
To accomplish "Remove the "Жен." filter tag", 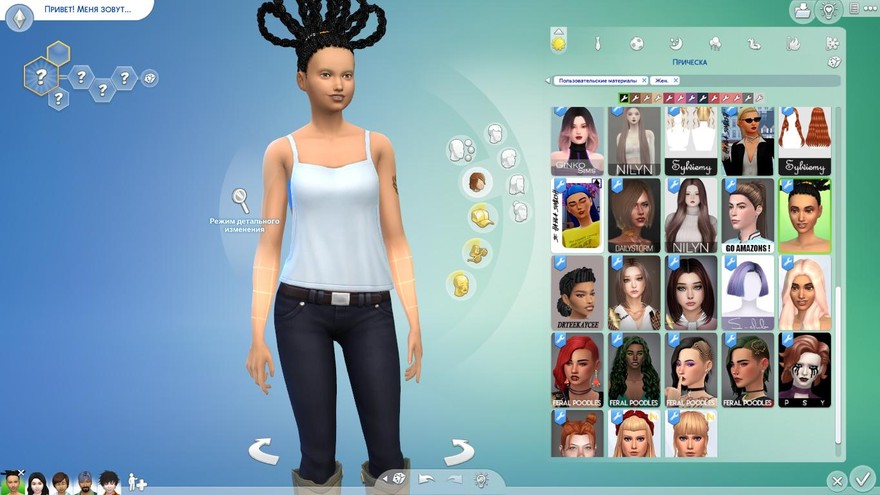I will (676, 80).
